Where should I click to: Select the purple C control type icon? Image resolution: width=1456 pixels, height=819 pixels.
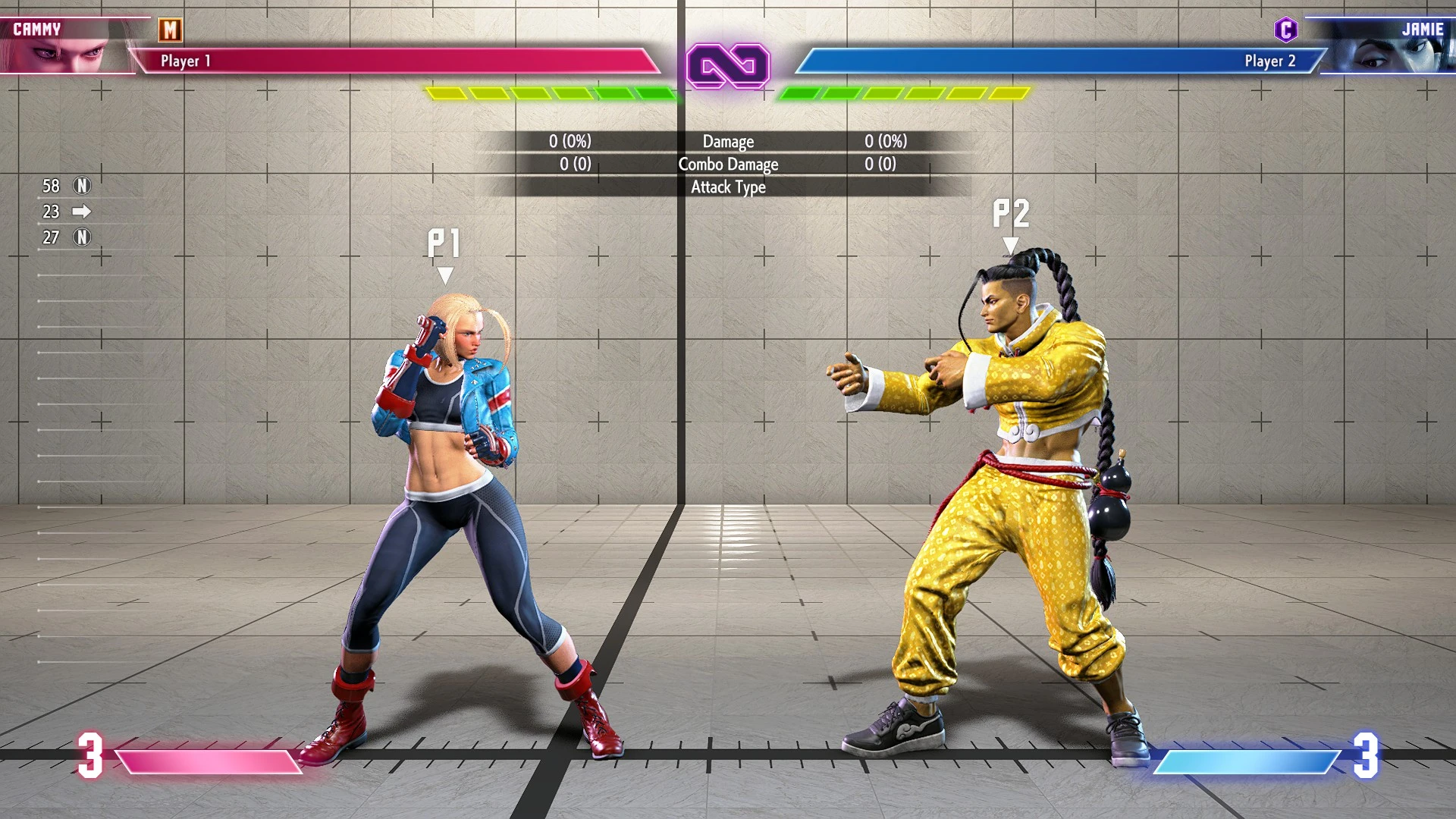tap(1285, 30)
